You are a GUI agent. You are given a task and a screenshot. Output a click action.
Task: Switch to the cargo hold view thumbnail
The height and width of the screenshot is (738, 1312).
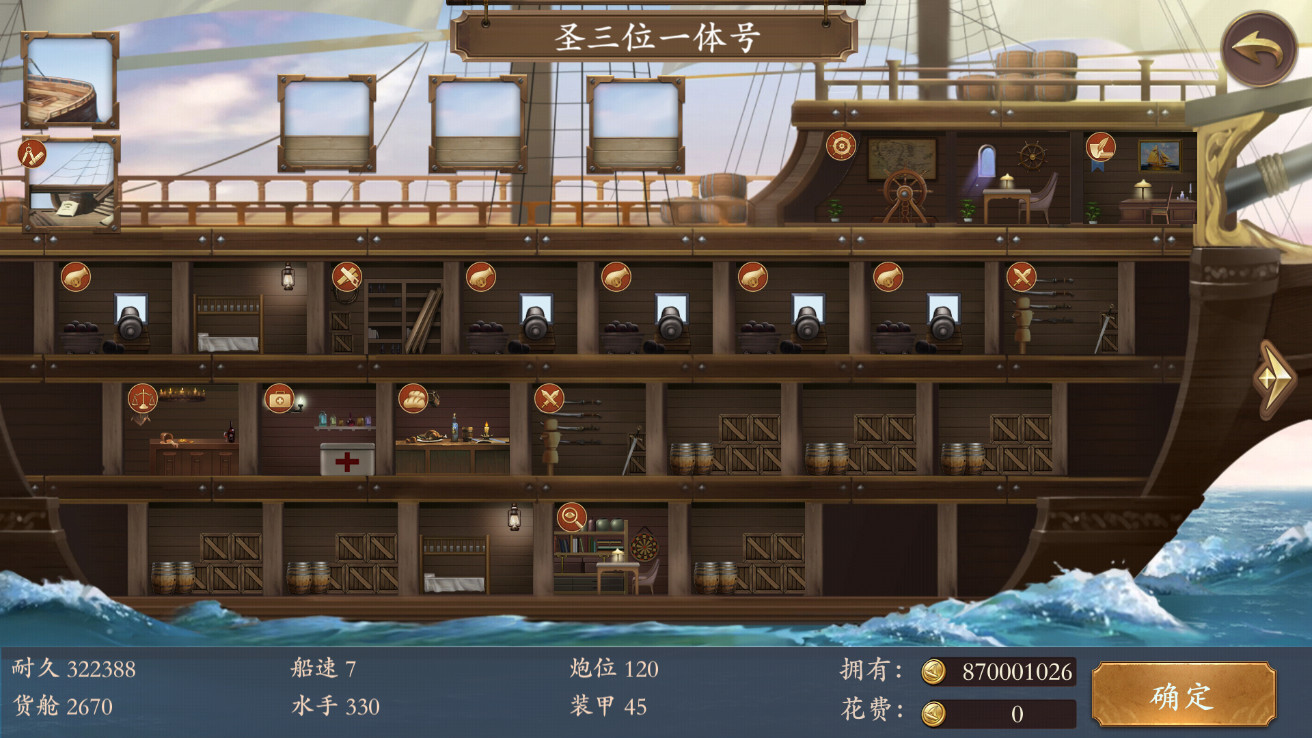[68, 185]
